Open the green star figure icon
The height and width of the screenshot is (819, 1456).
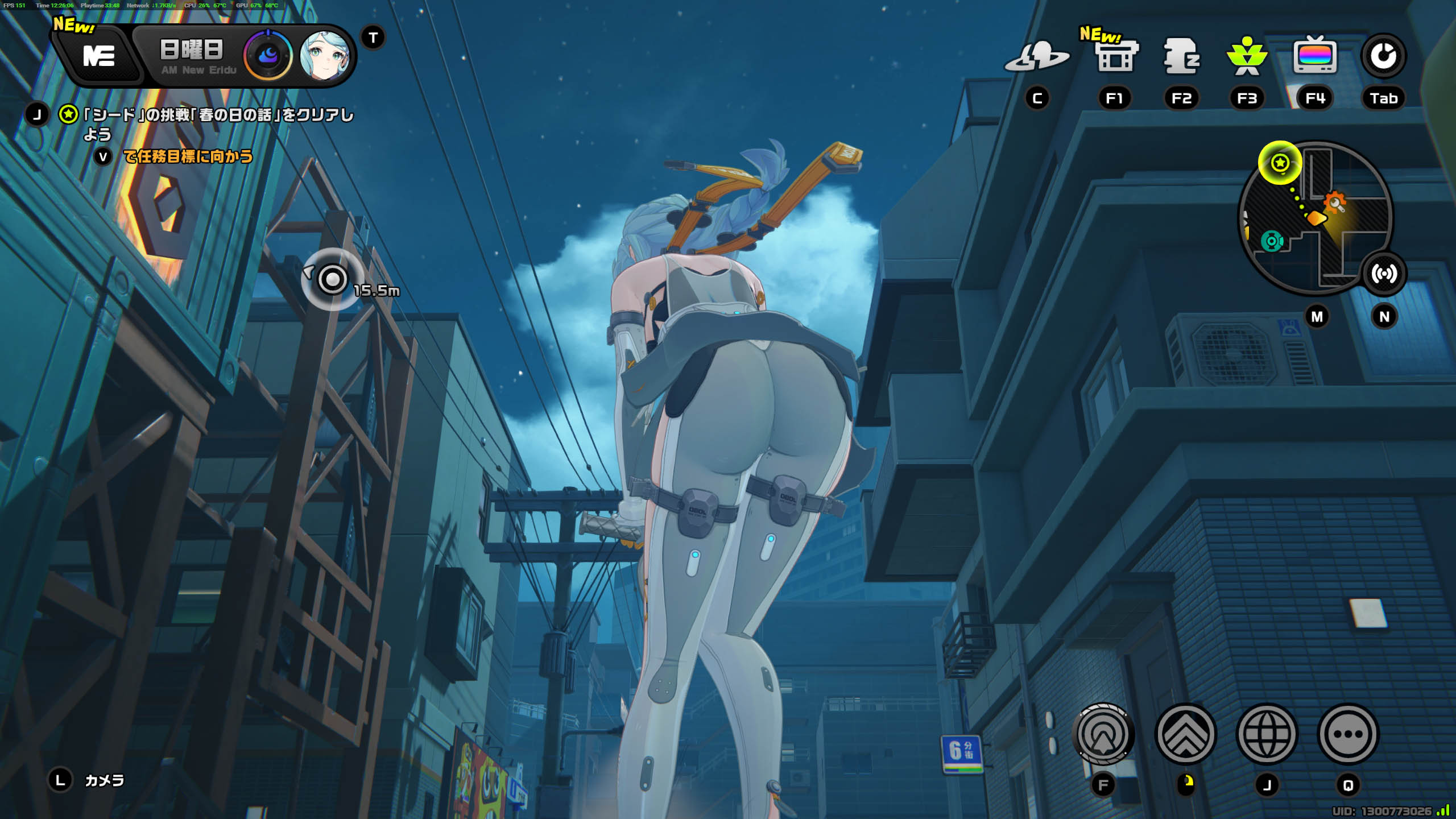tap(1247, 57)
